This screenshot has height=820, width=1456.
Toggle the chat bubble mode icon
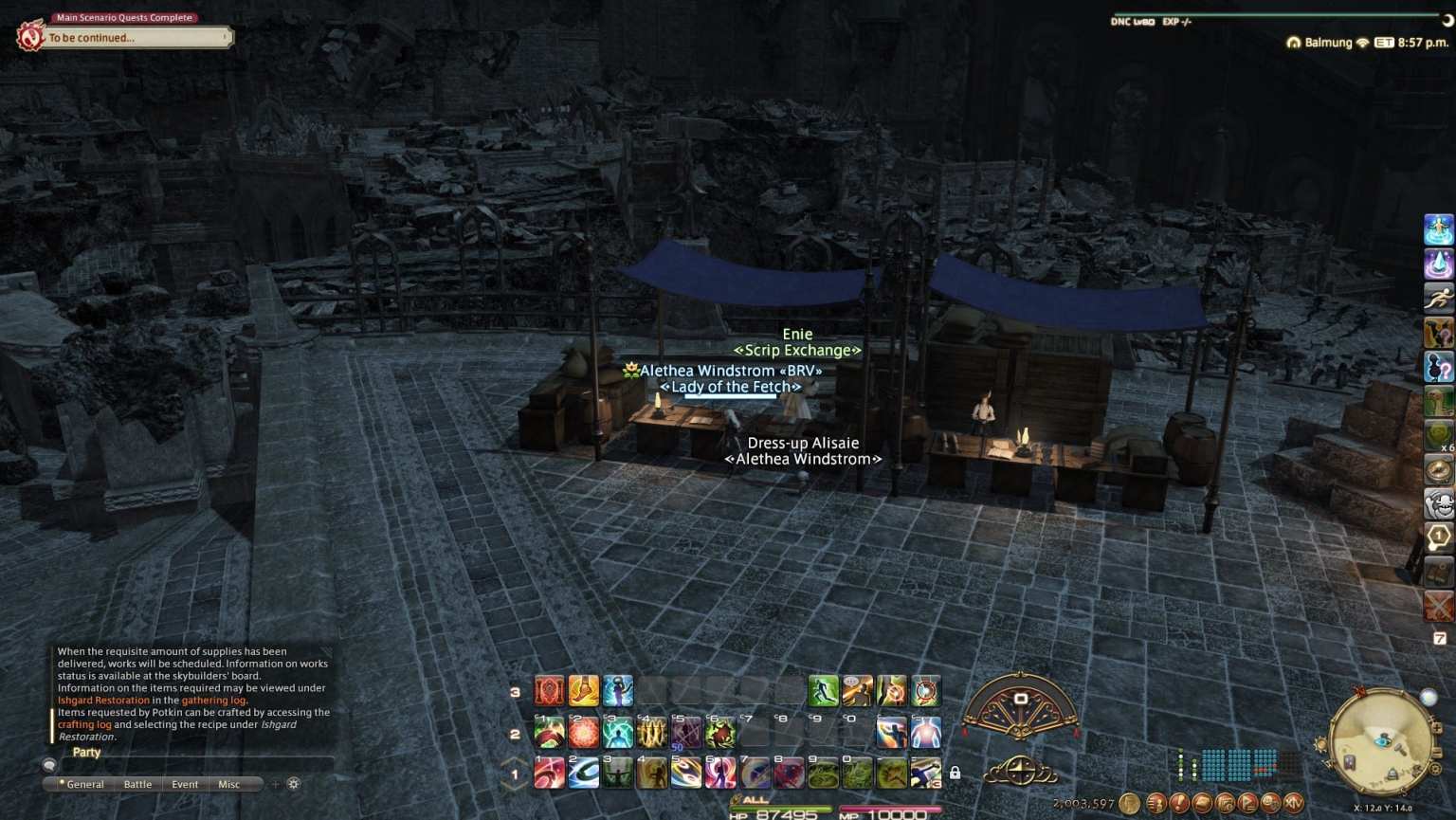point(48,764)
